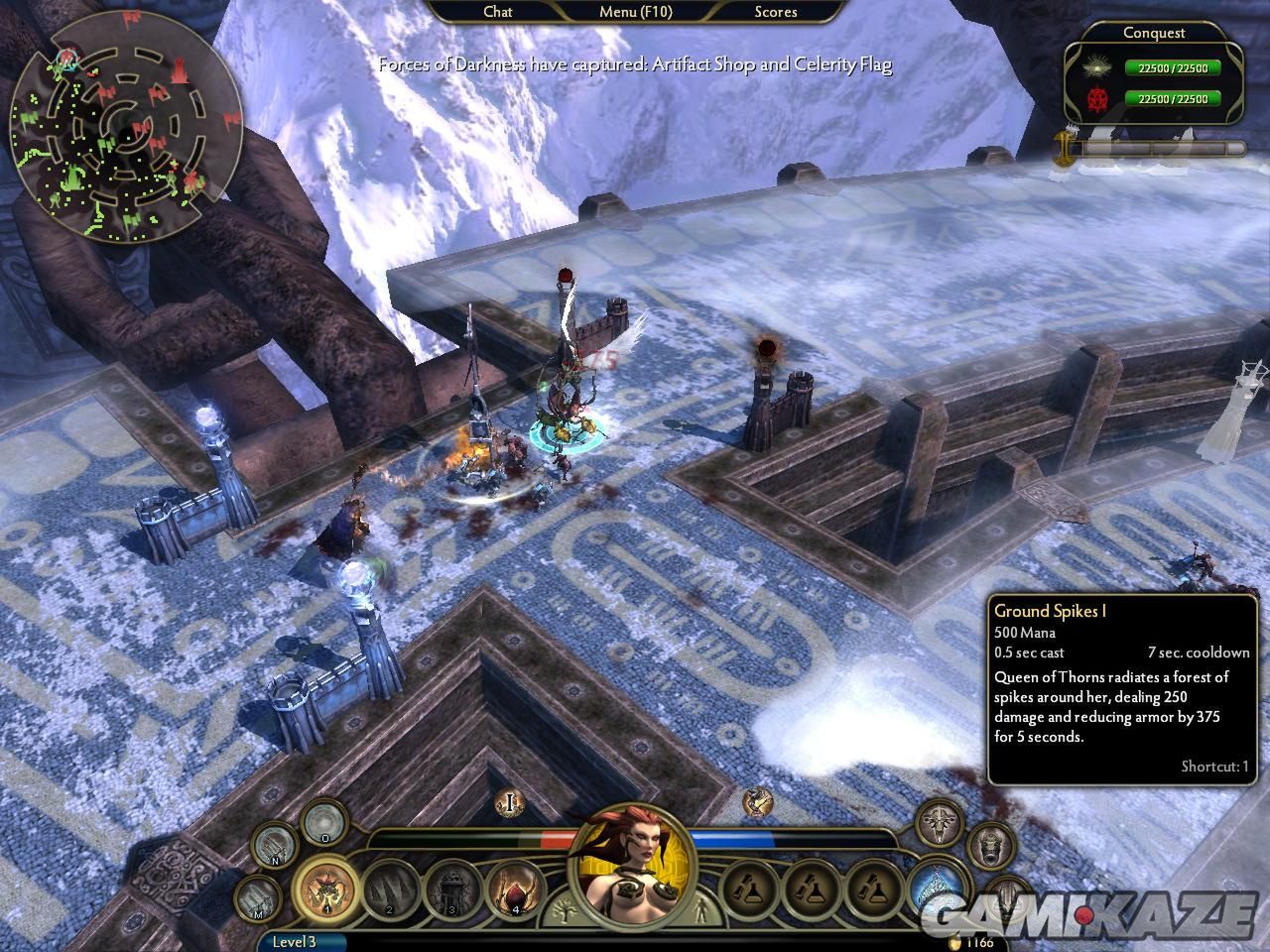The image size is (1270, 952).
Task: Click the Roman numeral I buff icon
Action: coord(511,802)
